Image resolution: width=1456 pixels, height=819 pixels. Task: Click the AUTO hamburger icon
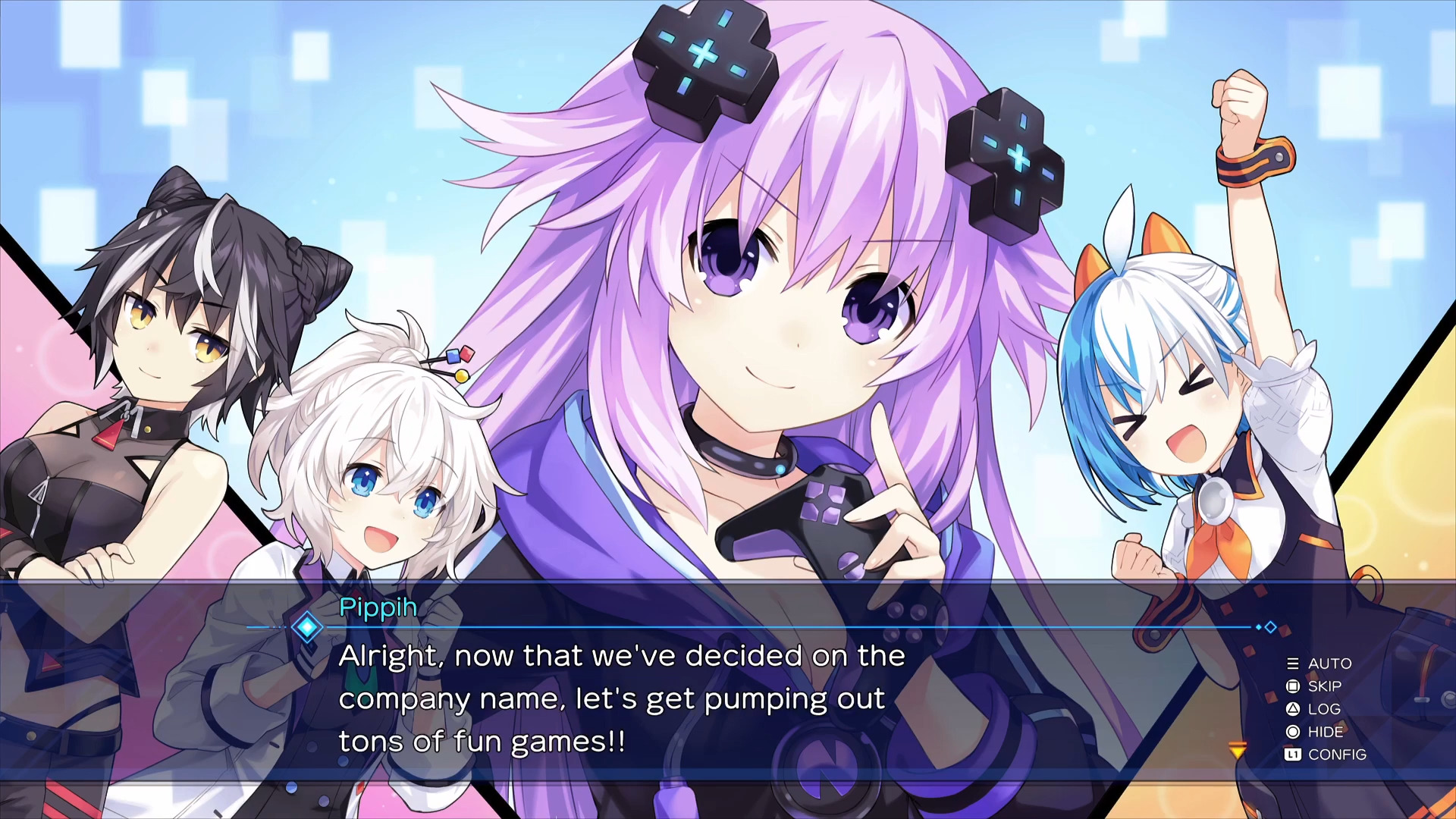1293,664
